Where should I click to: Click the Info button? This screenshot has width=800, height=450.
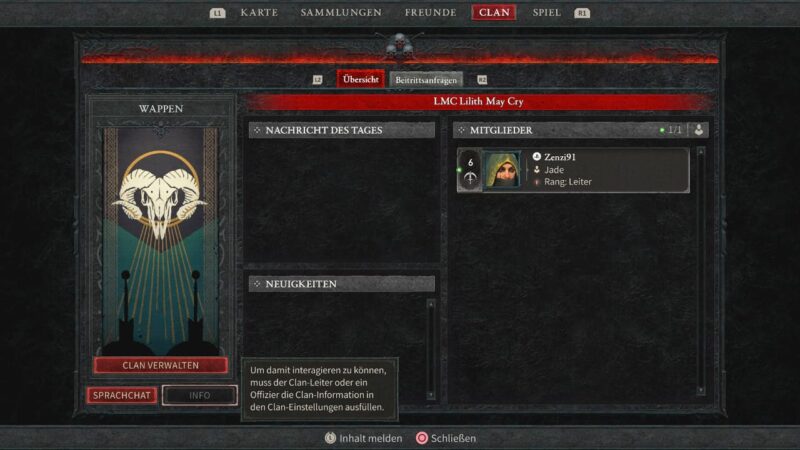(x=200, y=395)
